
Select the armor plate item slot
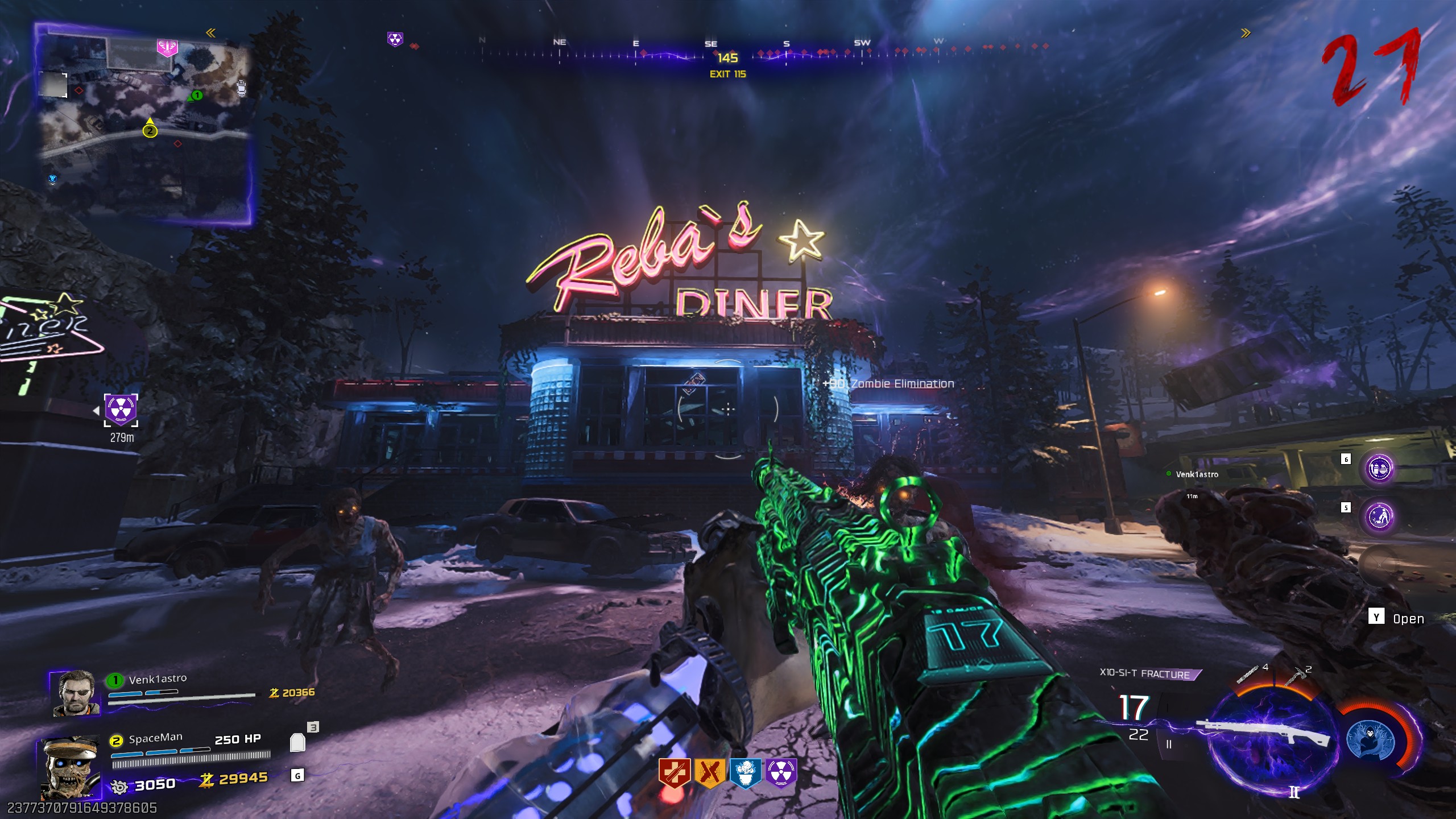pos(297,742)
